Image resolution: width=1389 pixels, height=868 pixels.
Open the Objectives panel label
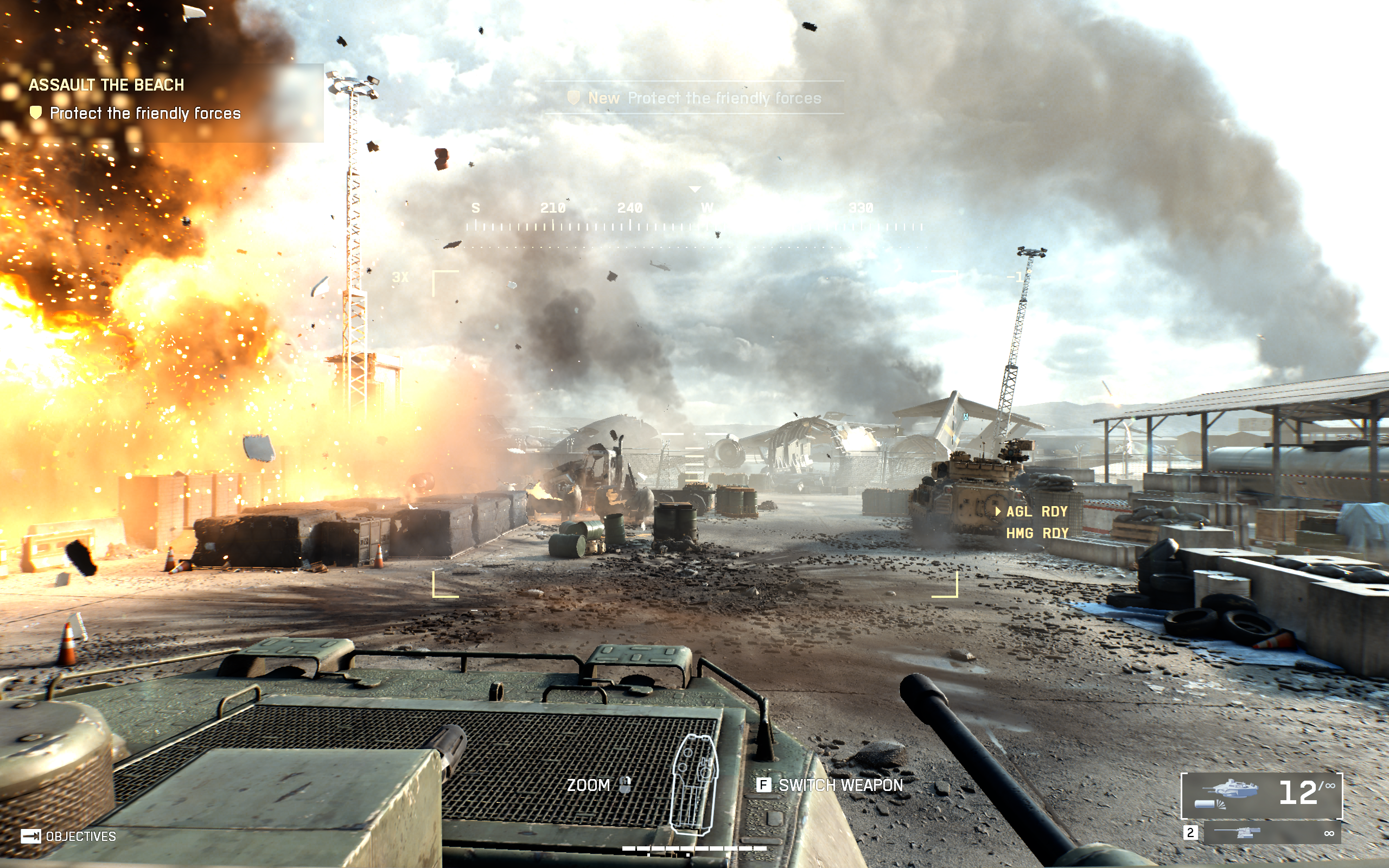[x=80, y=837]
